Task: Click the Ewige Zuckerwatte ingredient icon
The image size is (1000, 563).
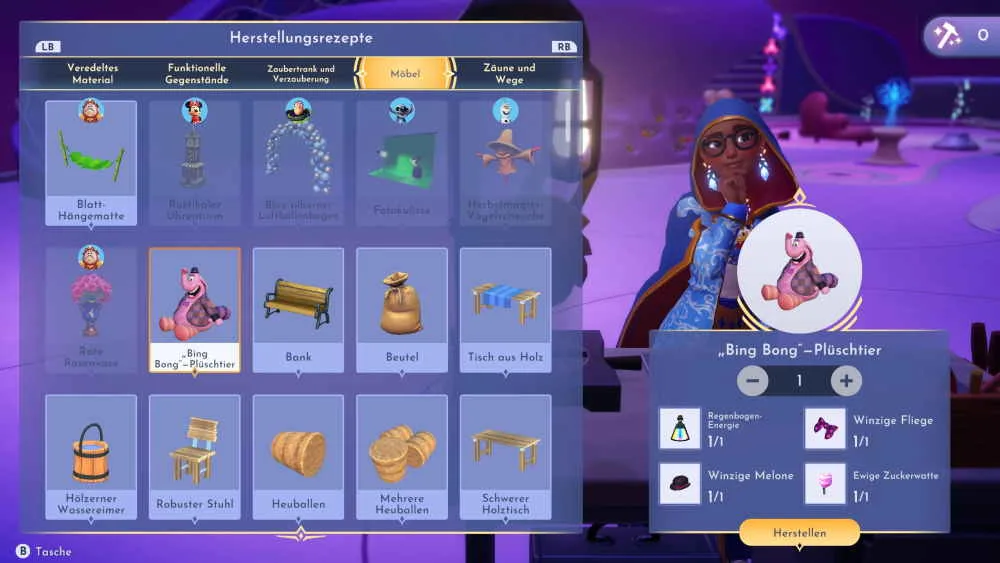Action: coord(825,483)
